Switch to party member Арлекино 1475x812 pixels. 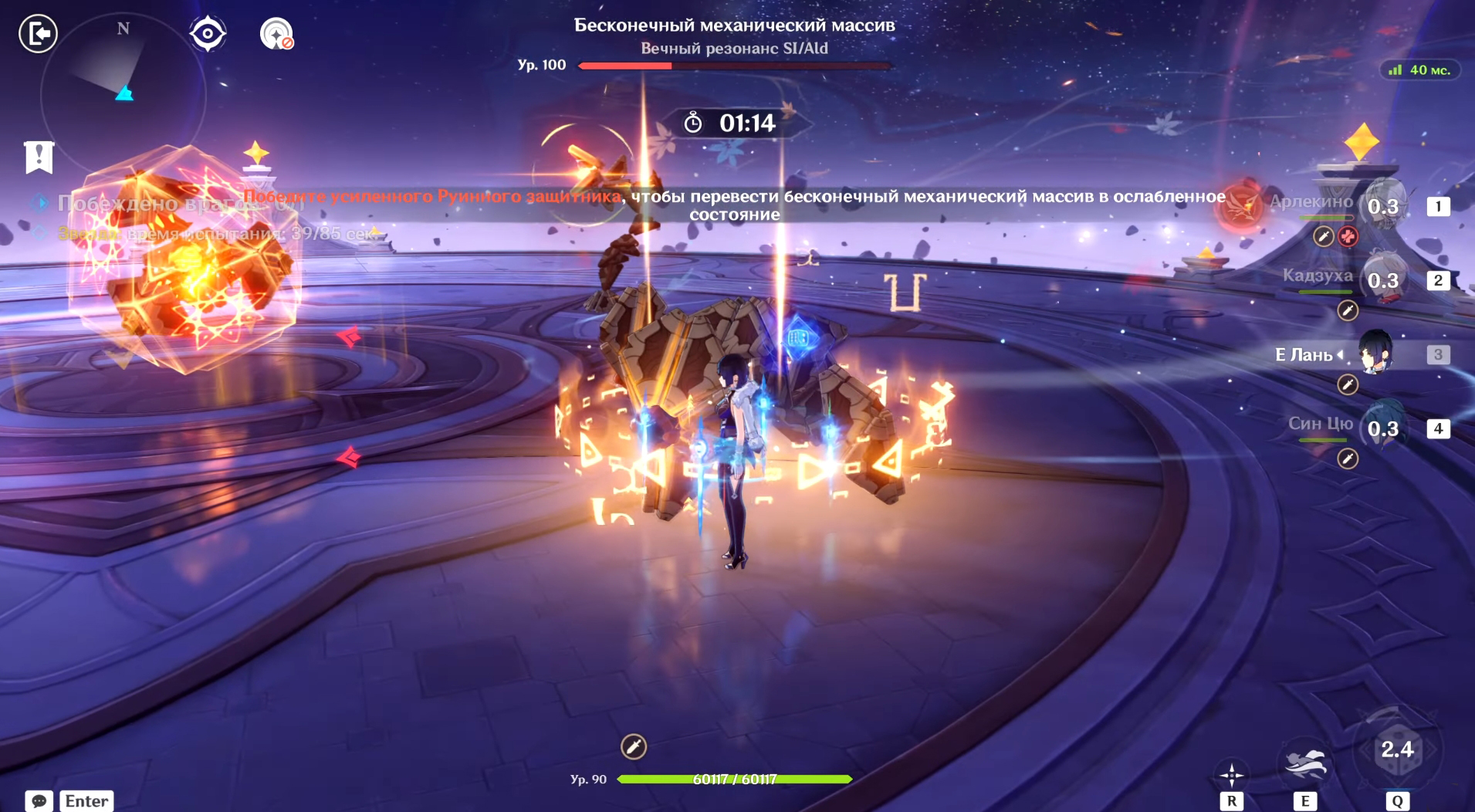tap(1382, 205)
